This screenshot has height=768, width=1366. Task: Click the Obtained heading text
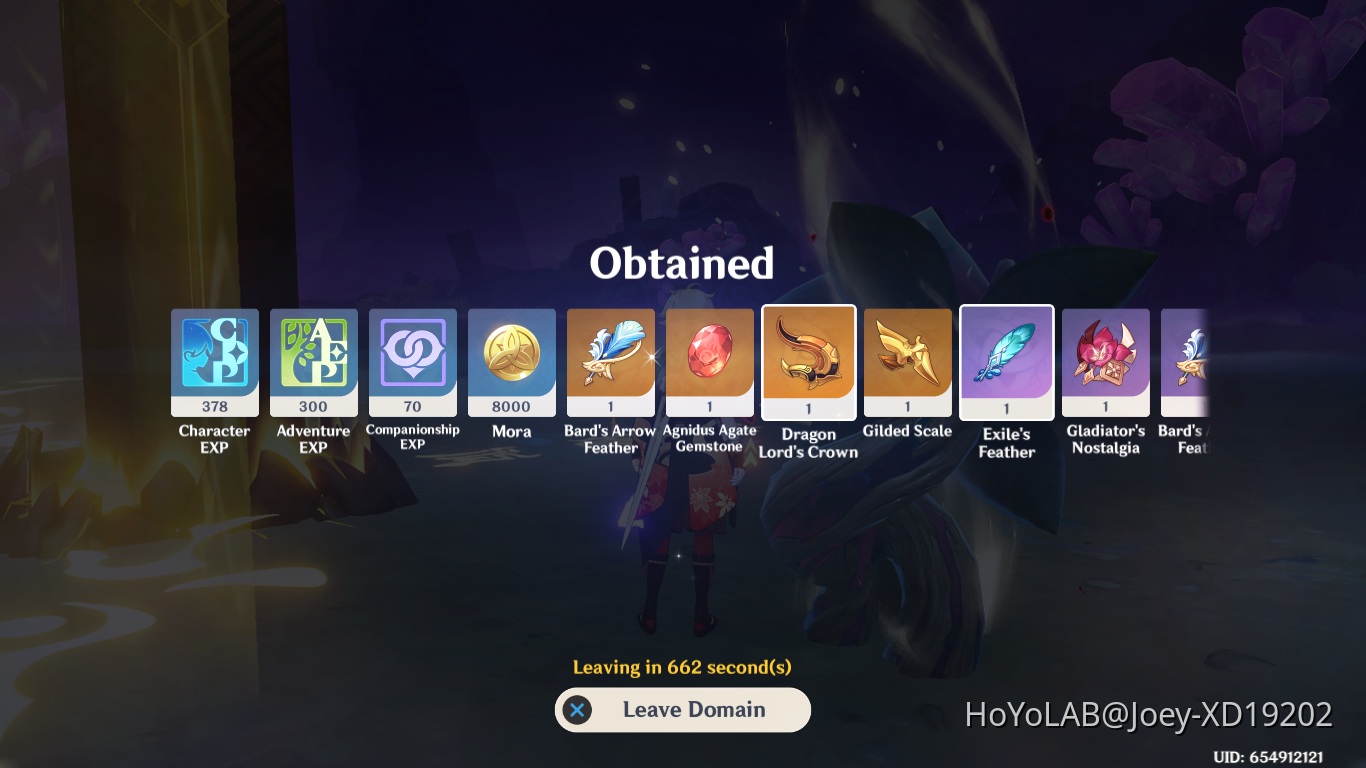683,262
